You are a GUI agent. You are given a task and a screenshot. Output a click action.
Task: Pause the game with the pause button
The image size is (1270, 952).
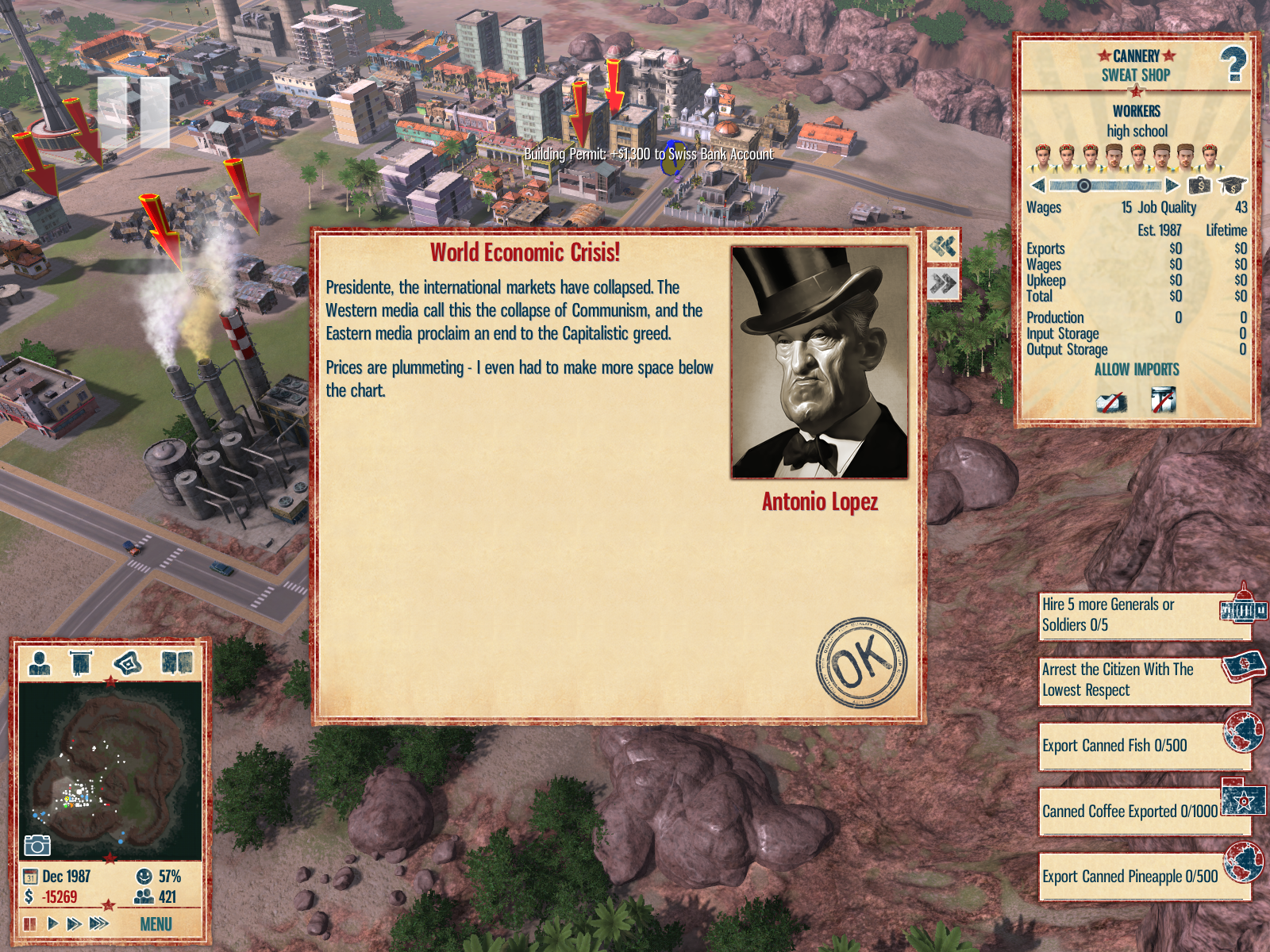(30, 923)
